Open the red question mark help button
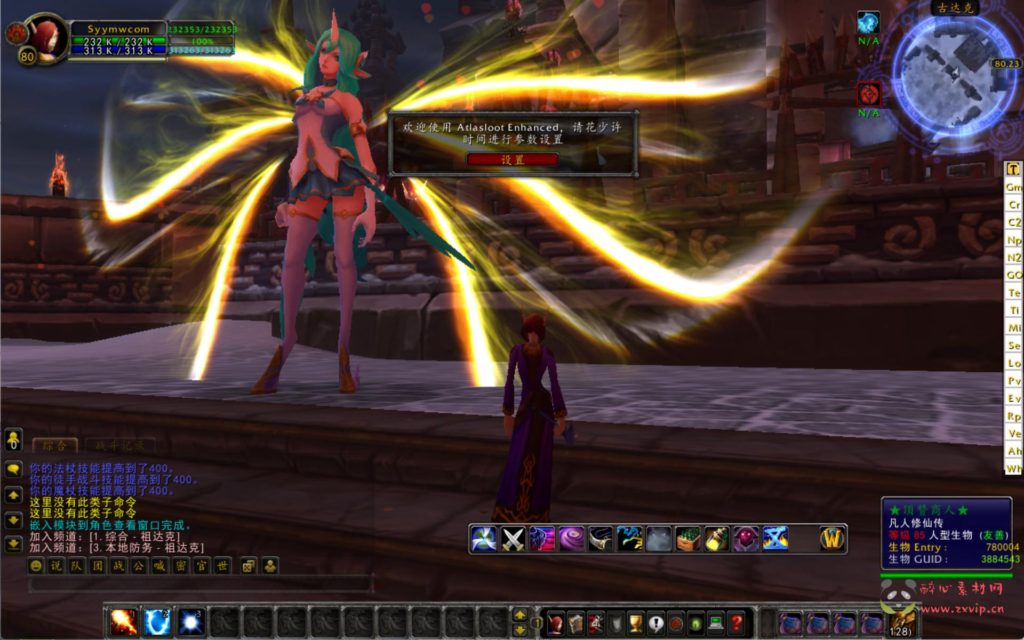1024x640 pixels. tap(736, 623)
